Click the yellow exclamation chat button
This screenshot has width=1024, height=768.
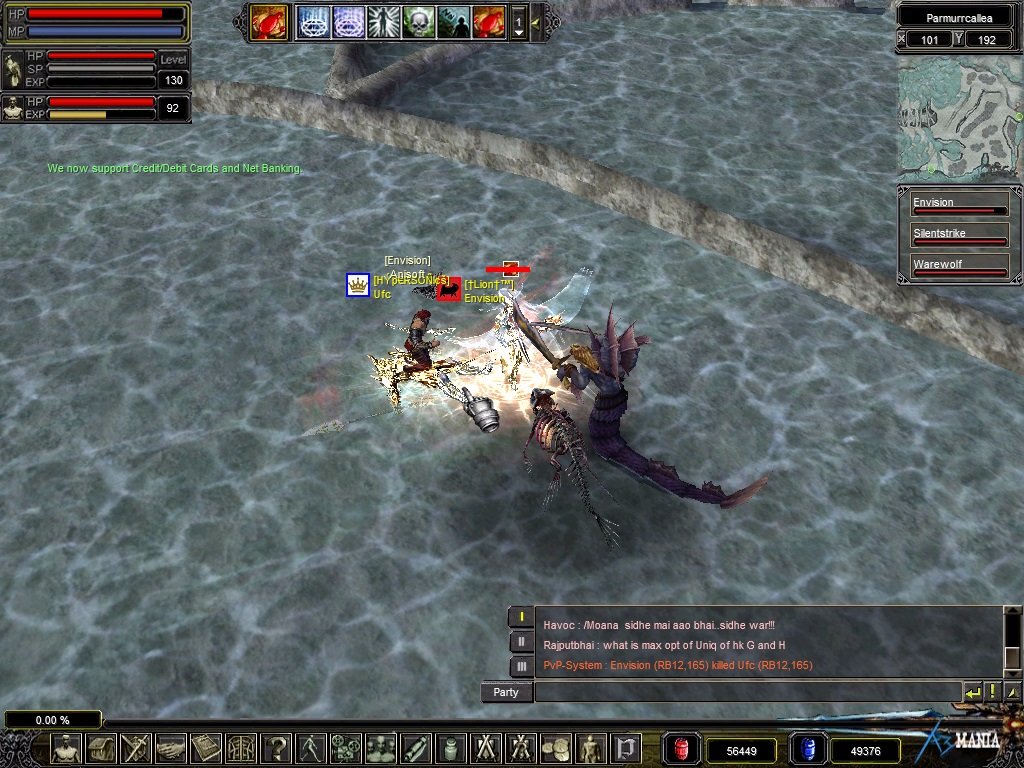(x=993, y=692)
